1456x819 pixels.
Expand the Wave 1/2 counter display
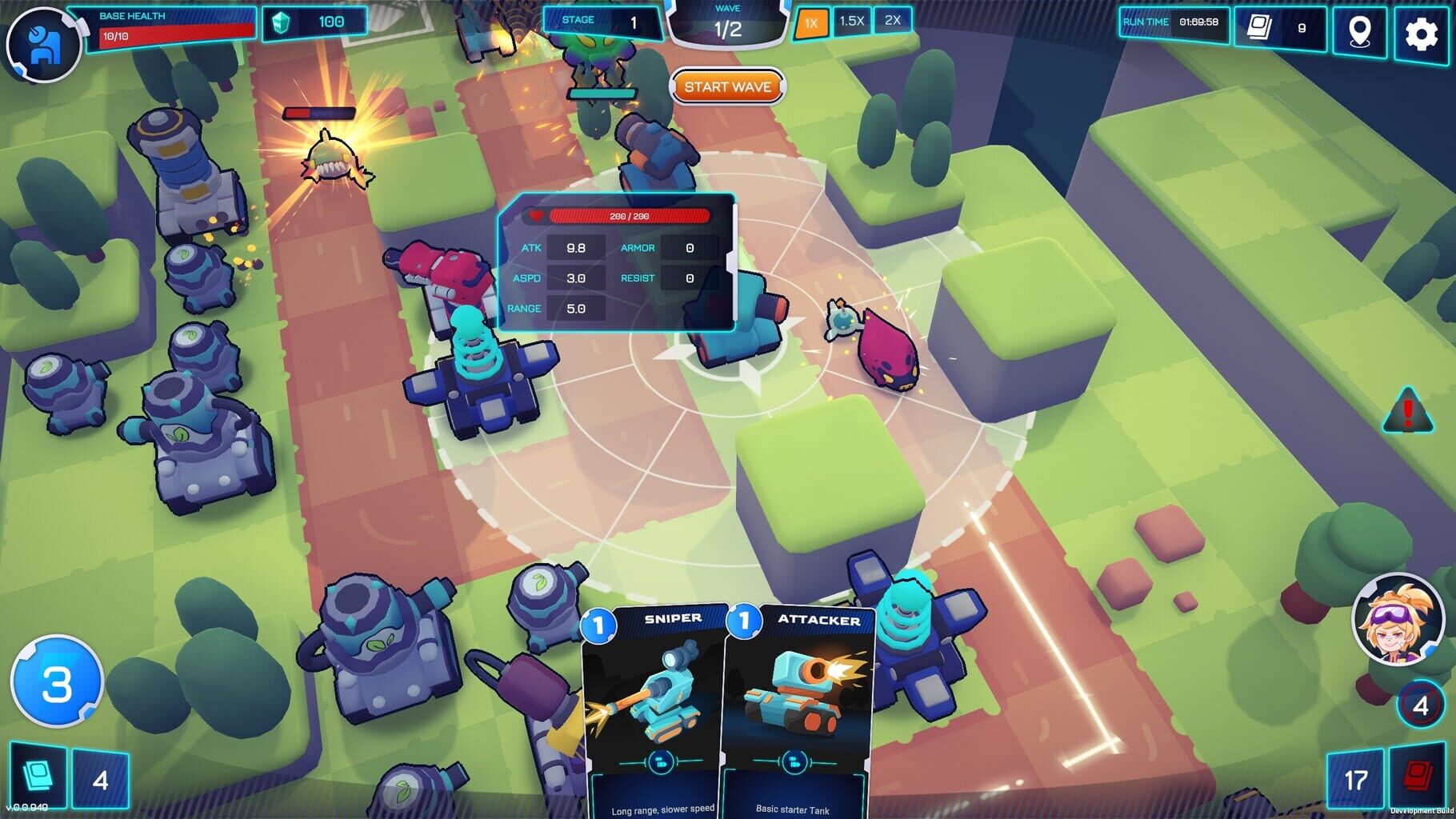[x=727, y=23]
